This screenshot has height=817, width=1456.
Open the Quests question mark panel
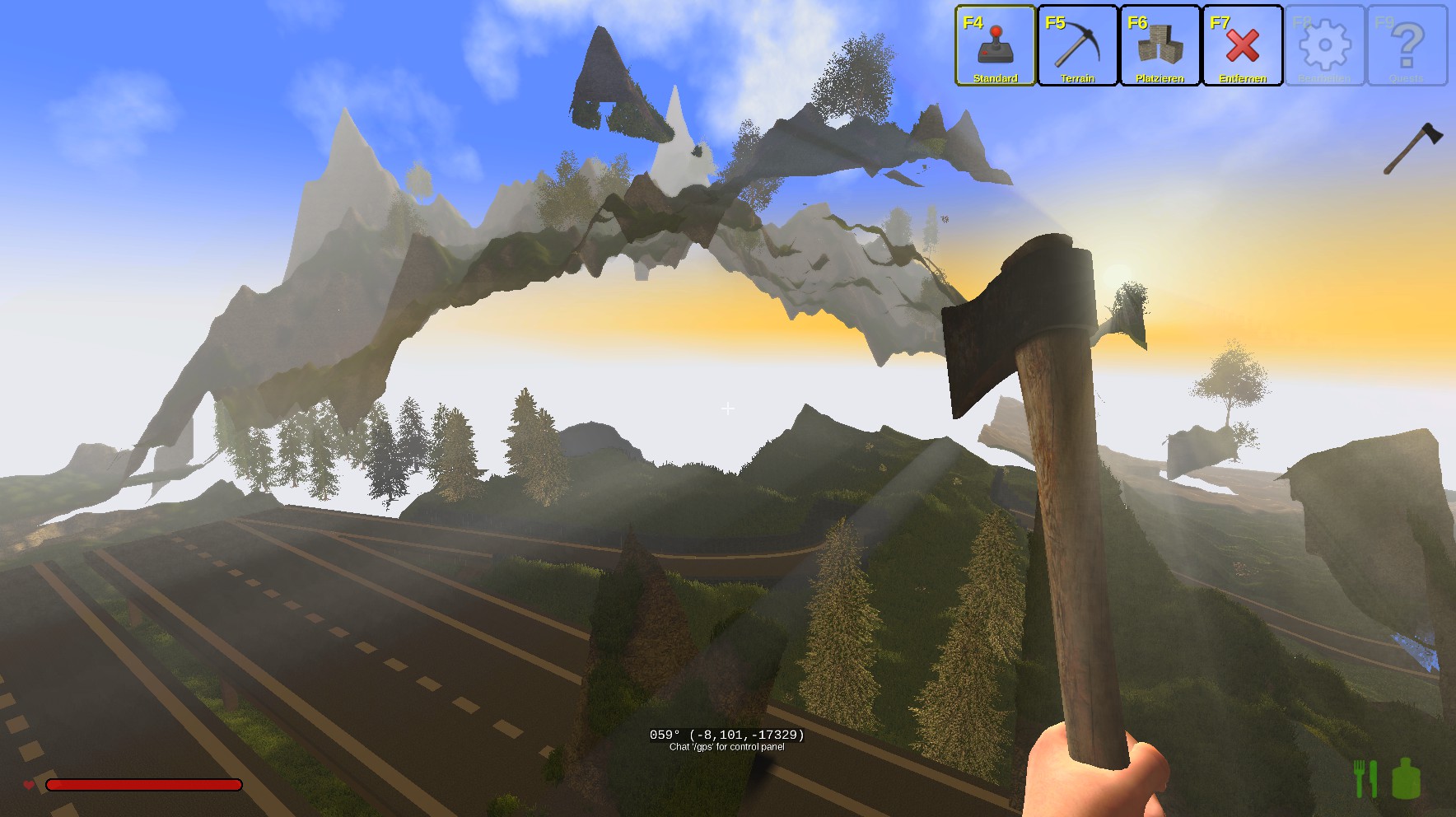(x=1407, y=46)
